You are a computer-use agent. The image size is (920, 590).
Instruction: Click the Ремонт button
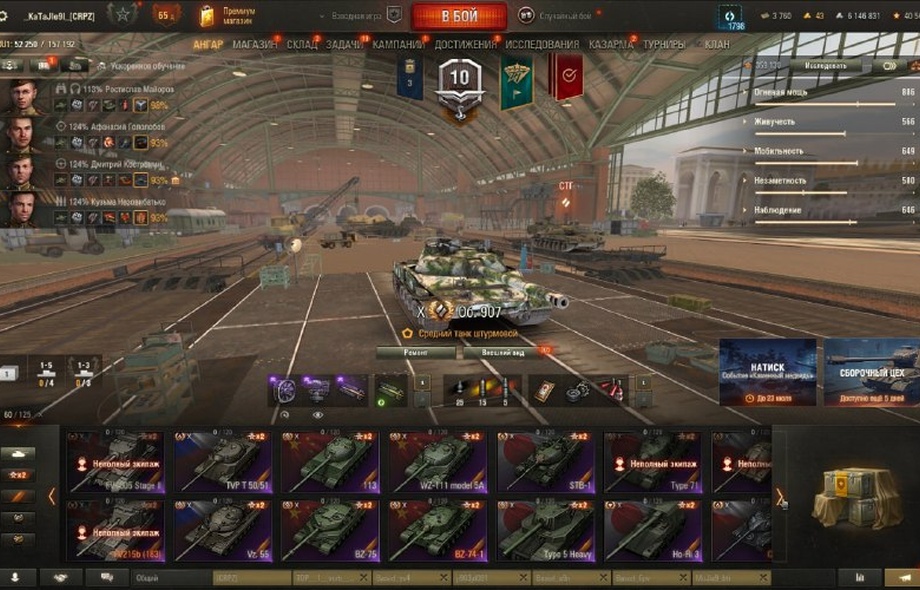(415, 353)
